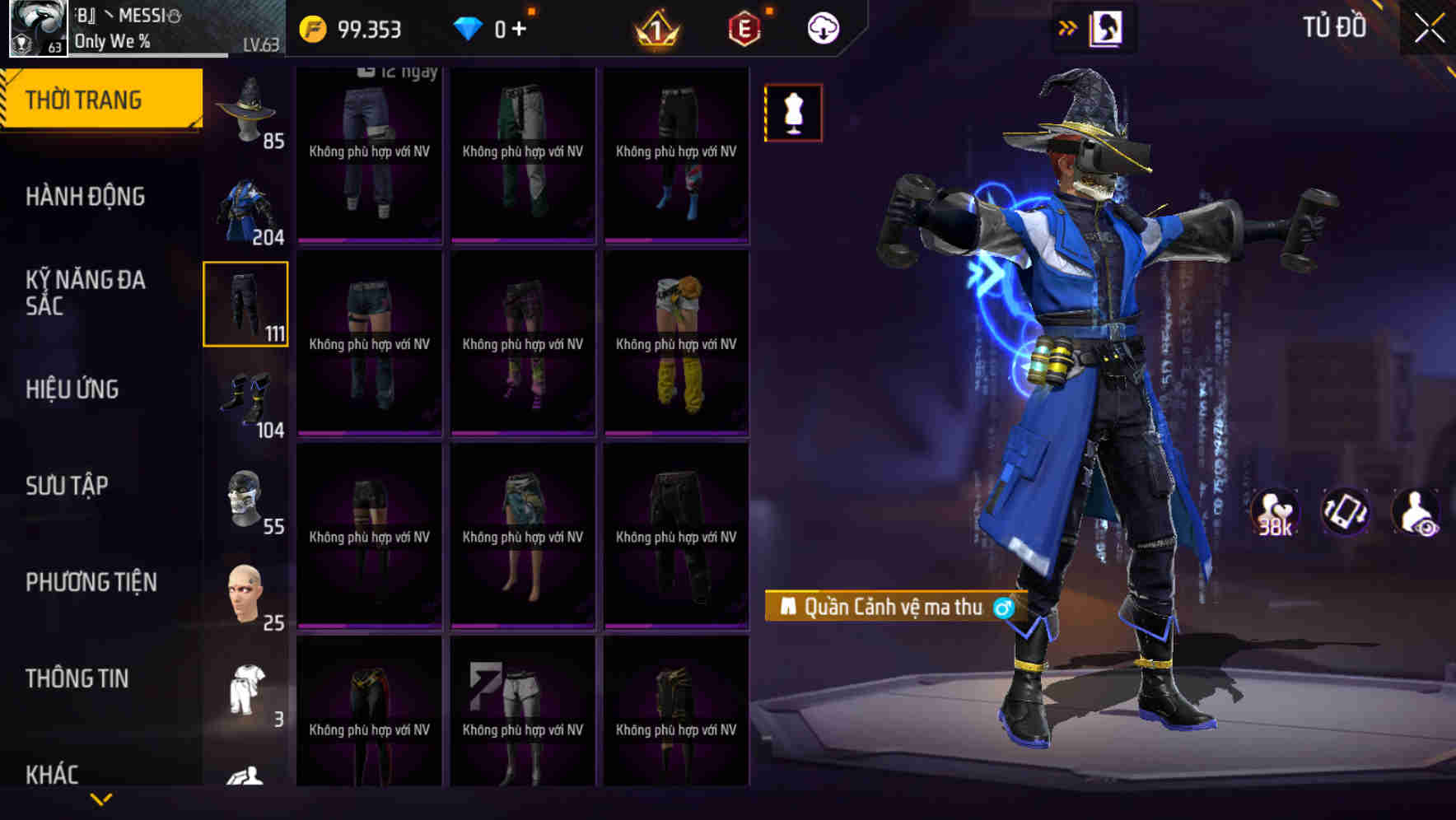Image resolution: width=1456 pixels, height=820 pixels.
Task: Click the double-arrow expander near the portrait
Action: click(1069, 27)
